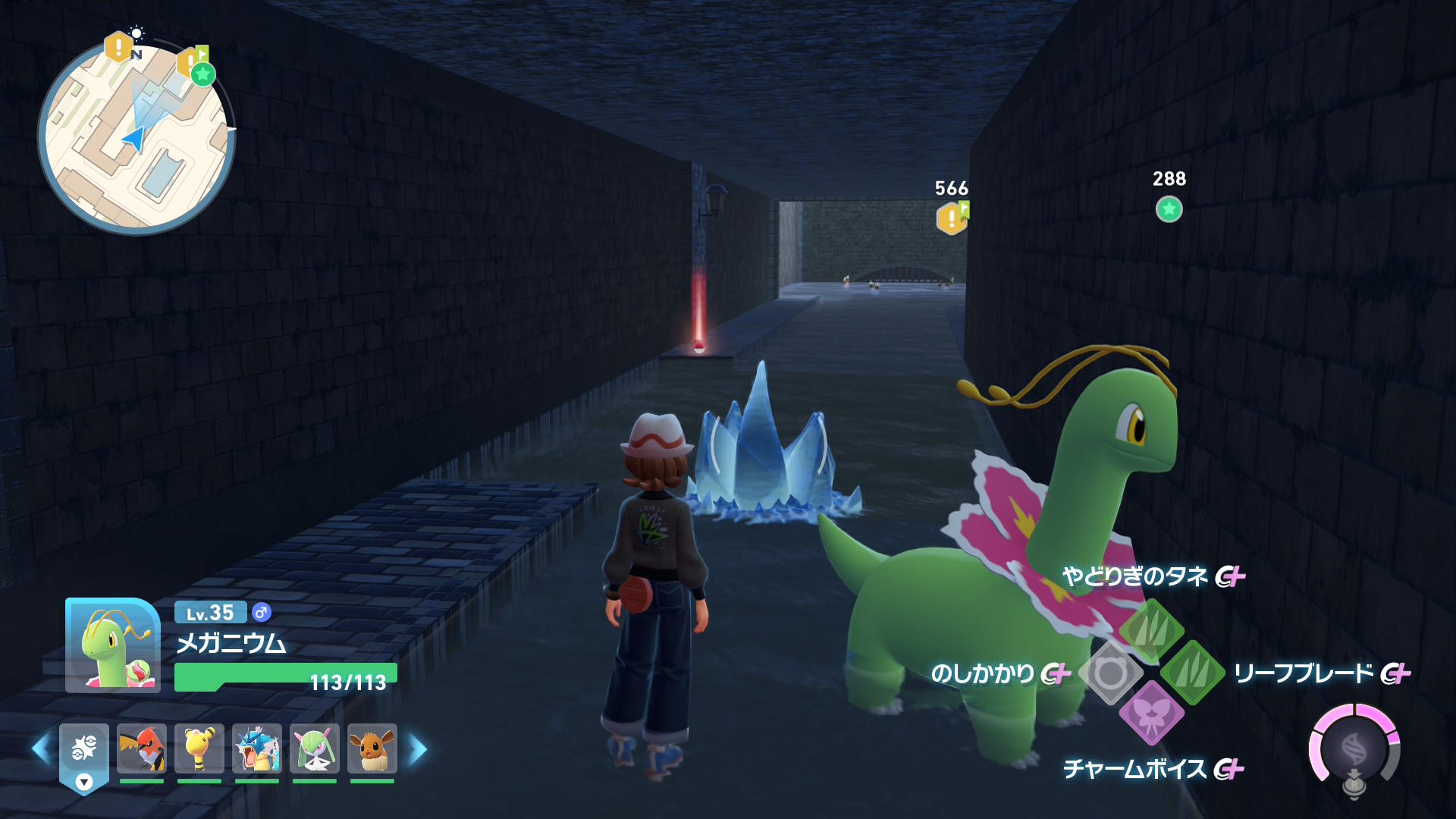Select the Meganium portrait panel
This screenshot has width=1456, height=819.
(x=113, y=645)
